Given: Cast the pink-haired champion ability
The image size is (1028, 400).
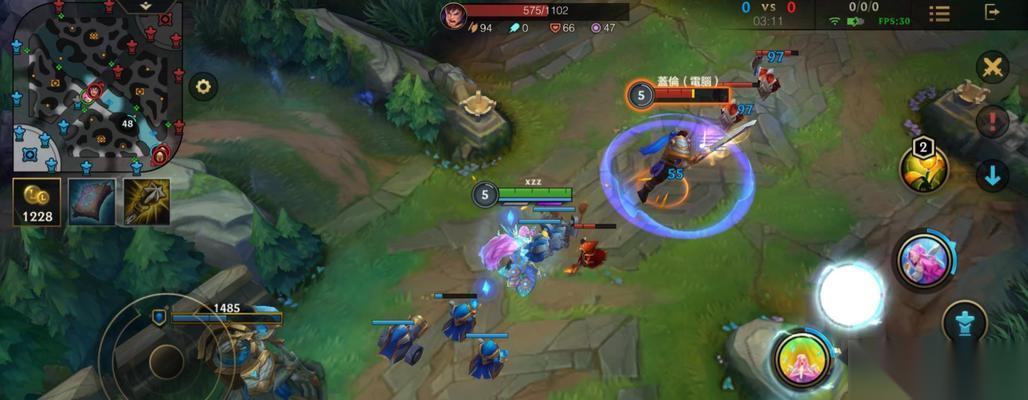Looking at the screenshot, I should (923, 261).
